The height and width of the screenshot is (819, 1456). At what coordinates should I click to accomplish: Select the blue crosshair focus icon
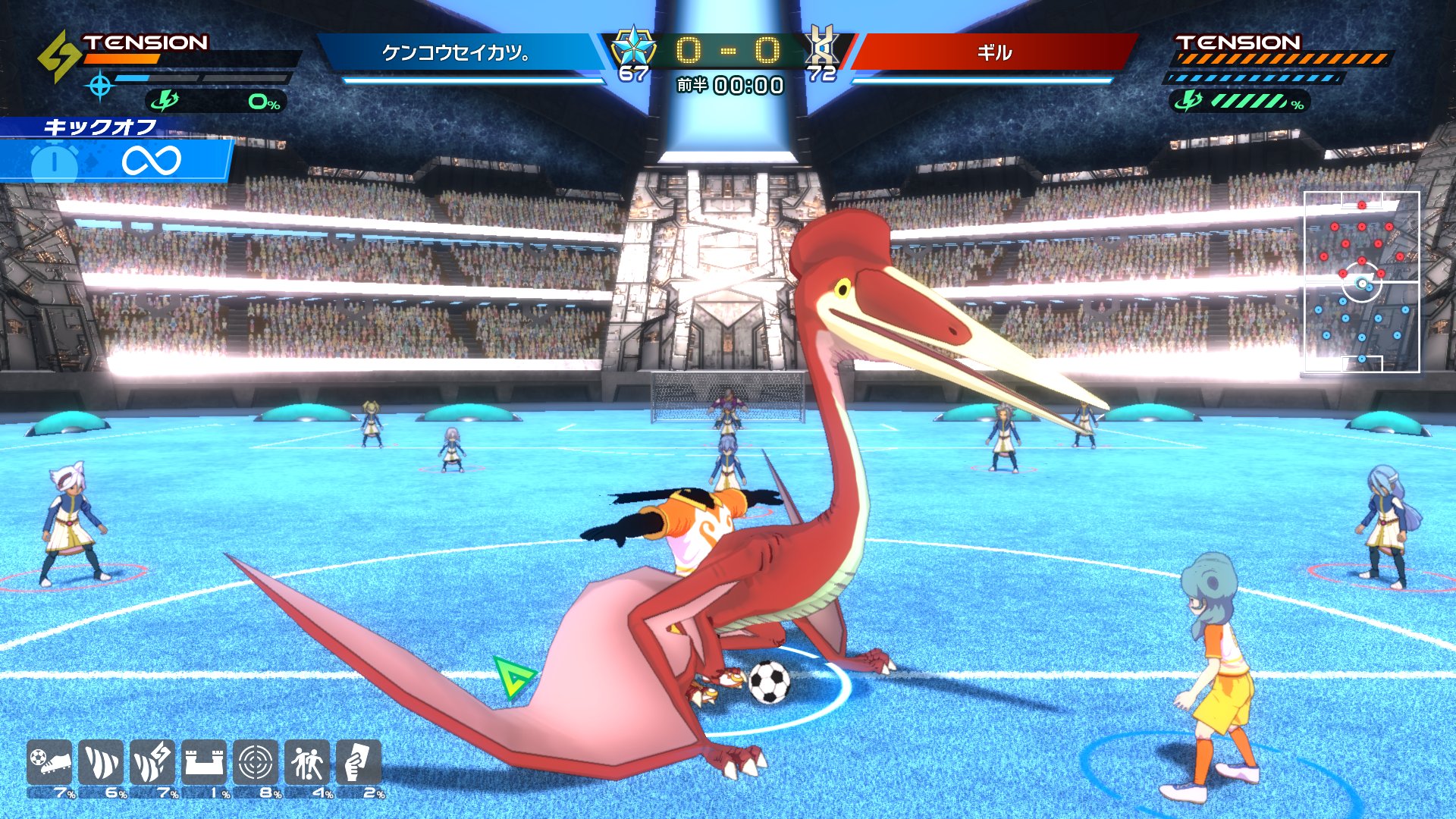[100, 86]
